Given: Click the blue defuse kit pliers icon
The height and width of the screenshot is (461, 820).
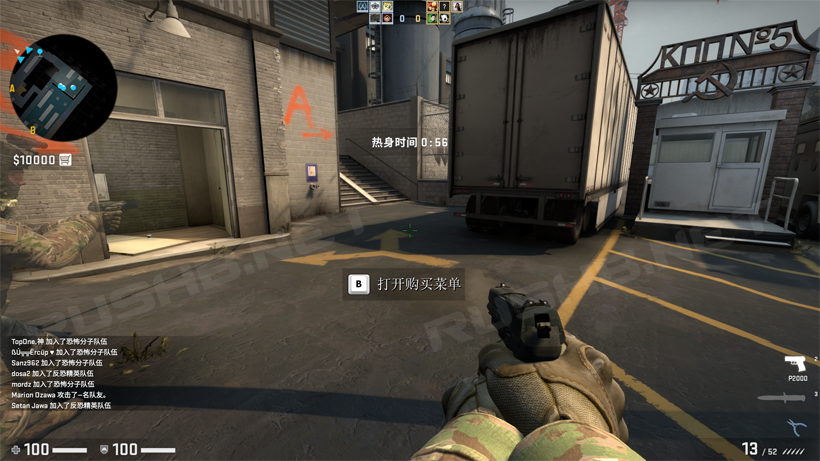Looking at the screenshot, I should pyautogui.click(x=796, y=428).
